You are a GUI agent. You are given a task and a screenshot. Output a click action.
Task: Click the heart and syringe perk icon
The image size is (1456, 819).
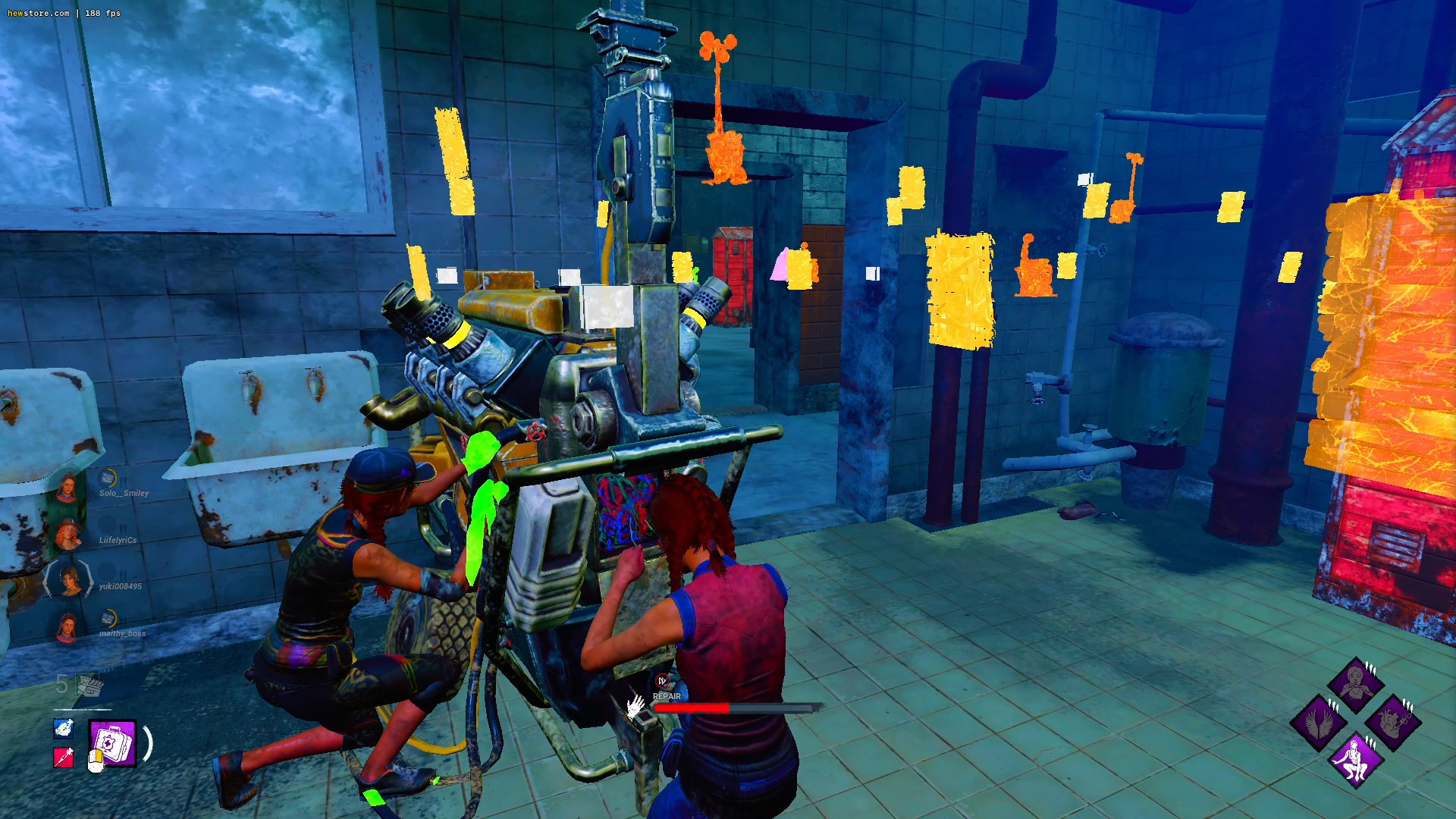(x=1394, y=721)
